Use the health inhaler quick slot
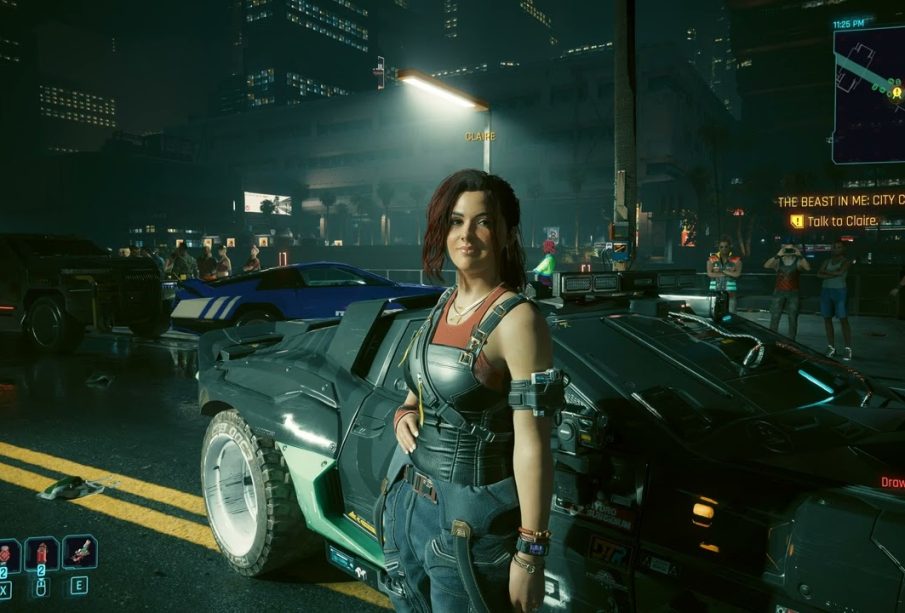 click(8, 553)
